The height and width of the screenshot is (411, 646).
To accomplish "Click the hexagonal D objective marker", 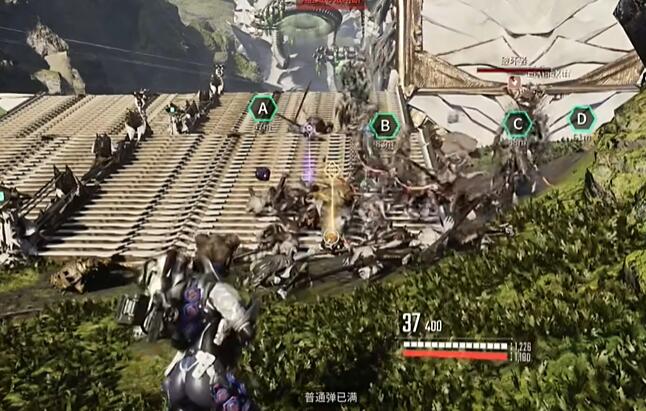I will (581, 120).
